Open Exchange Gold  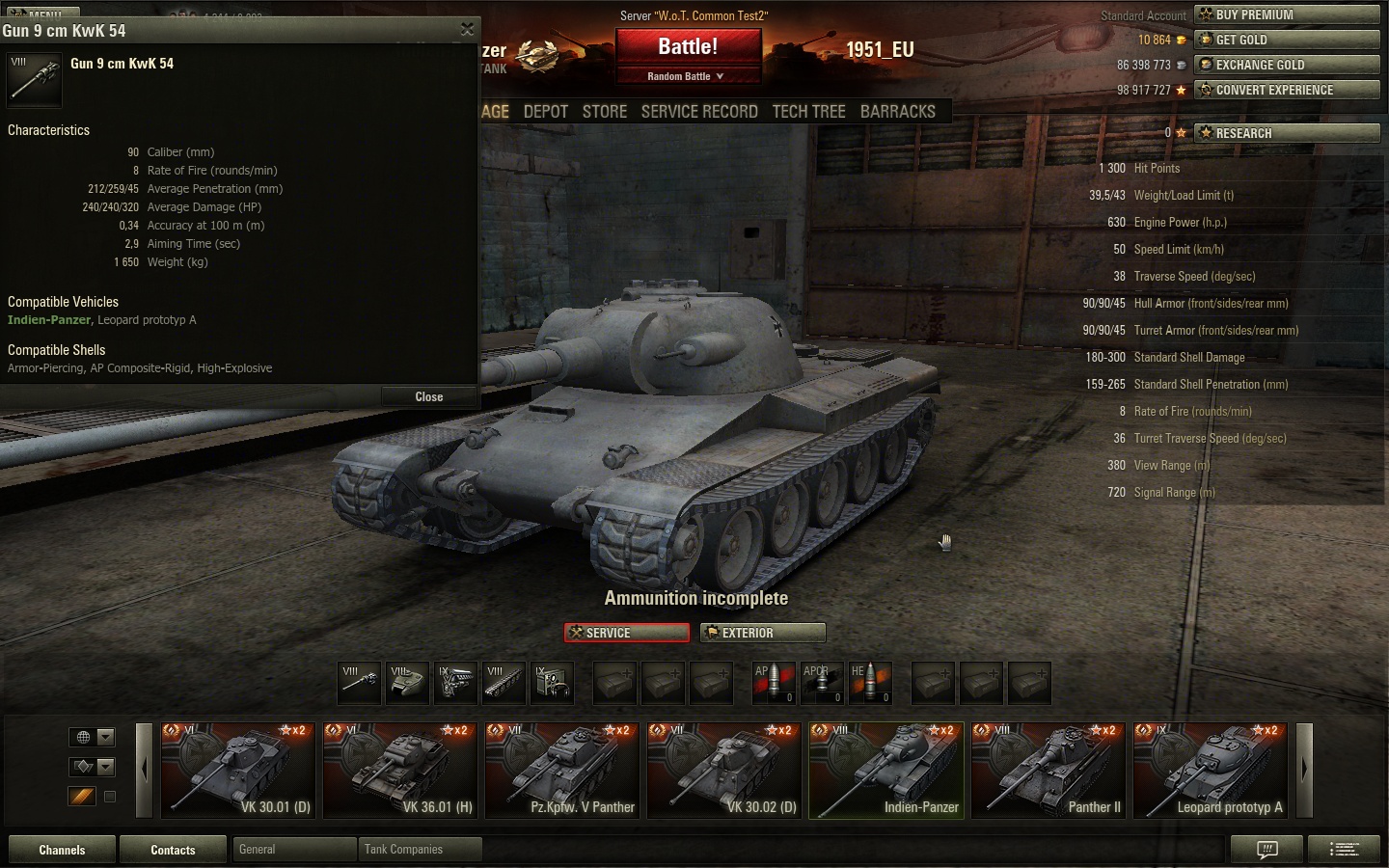pos(1287,65)
